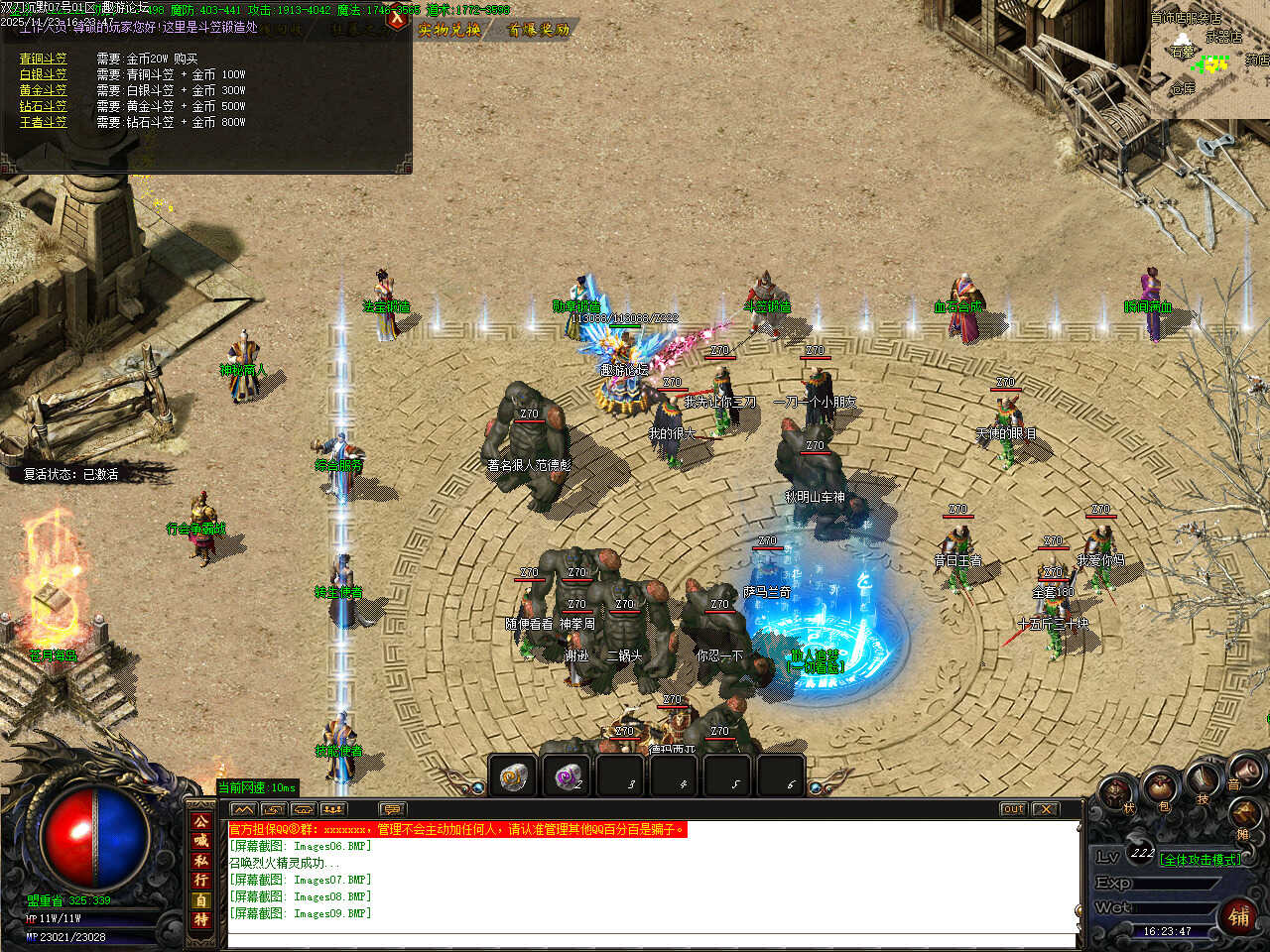Use the purple item in hotbar slot 2

(x=567, y=776)
